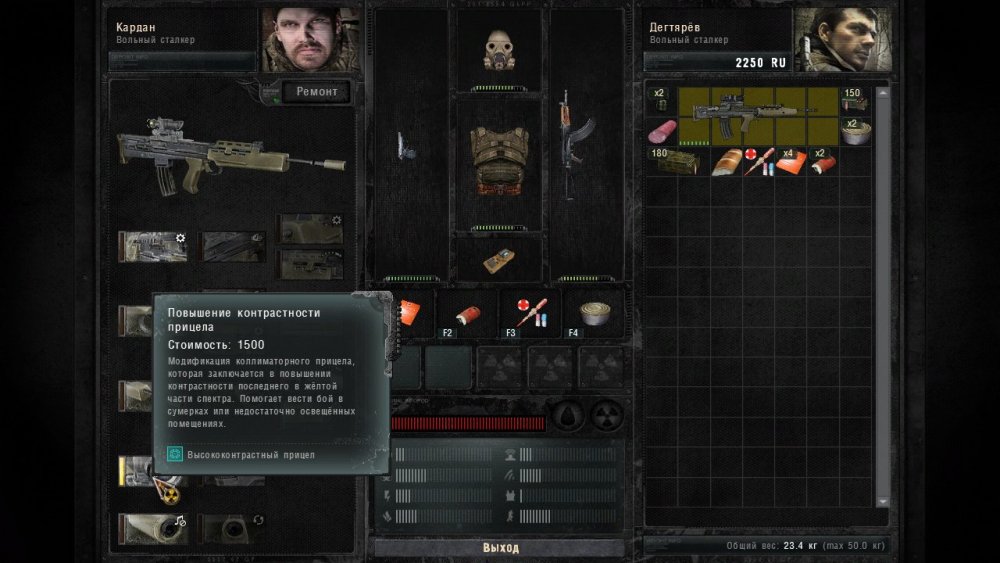The image size is (1000, 563).
Task: Select the bread loaf in inventory
Action: pos(727,162)
